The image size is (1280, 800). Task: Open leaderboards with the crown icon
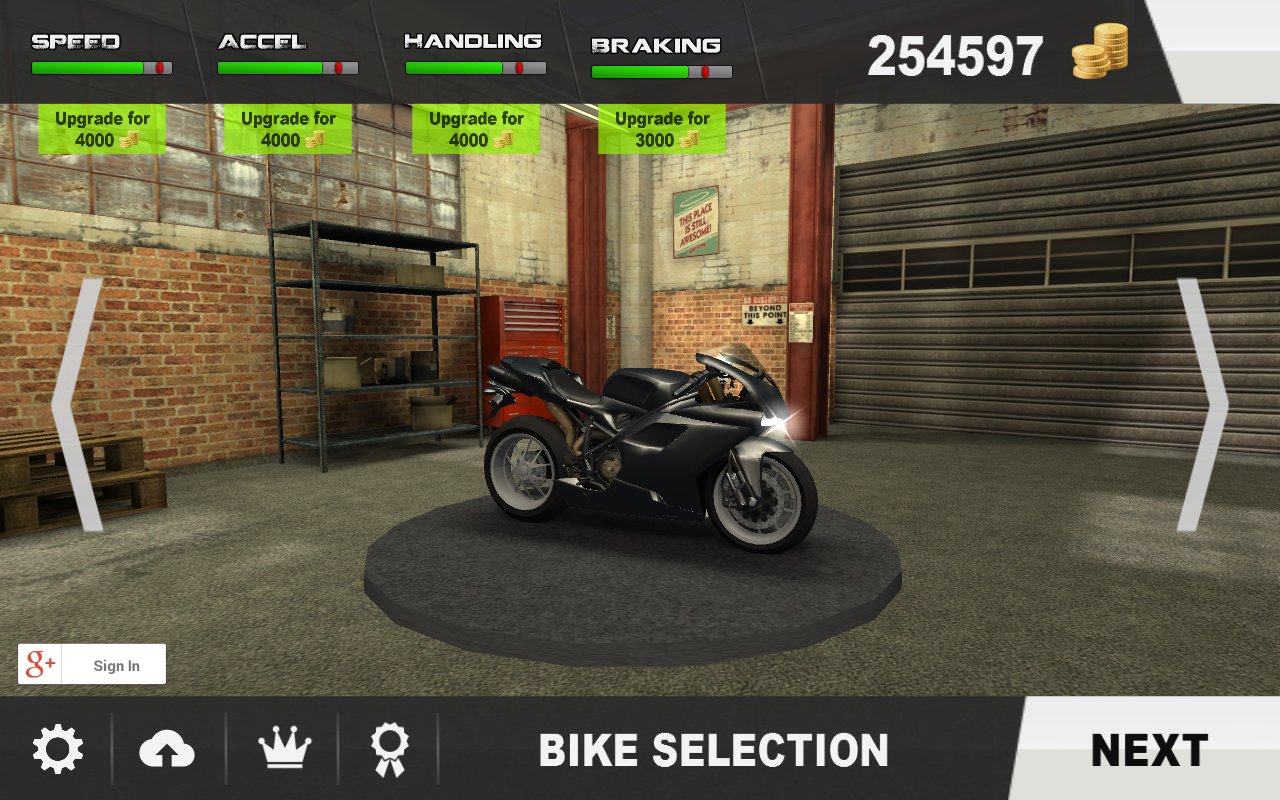(x=284, y=750)
